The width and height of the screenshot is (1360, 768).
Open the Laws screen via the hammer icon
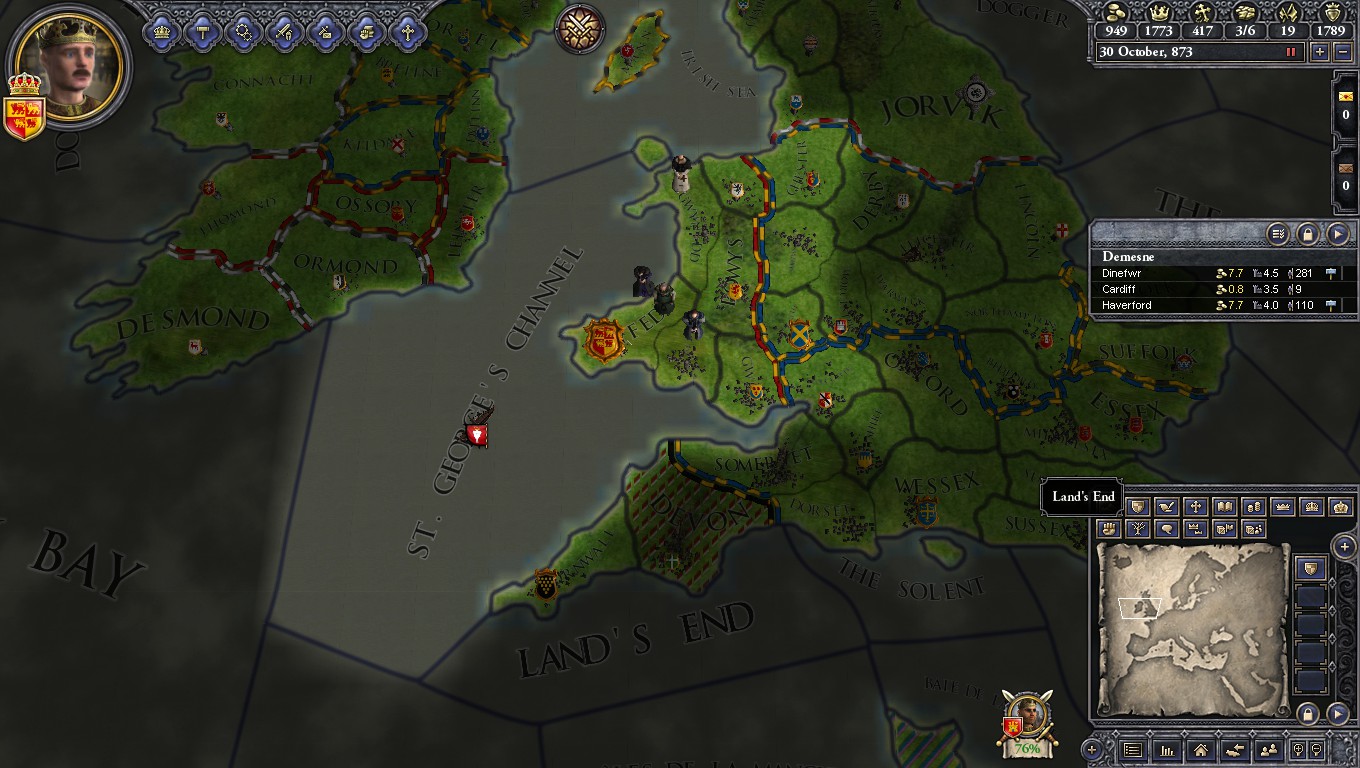201,30
